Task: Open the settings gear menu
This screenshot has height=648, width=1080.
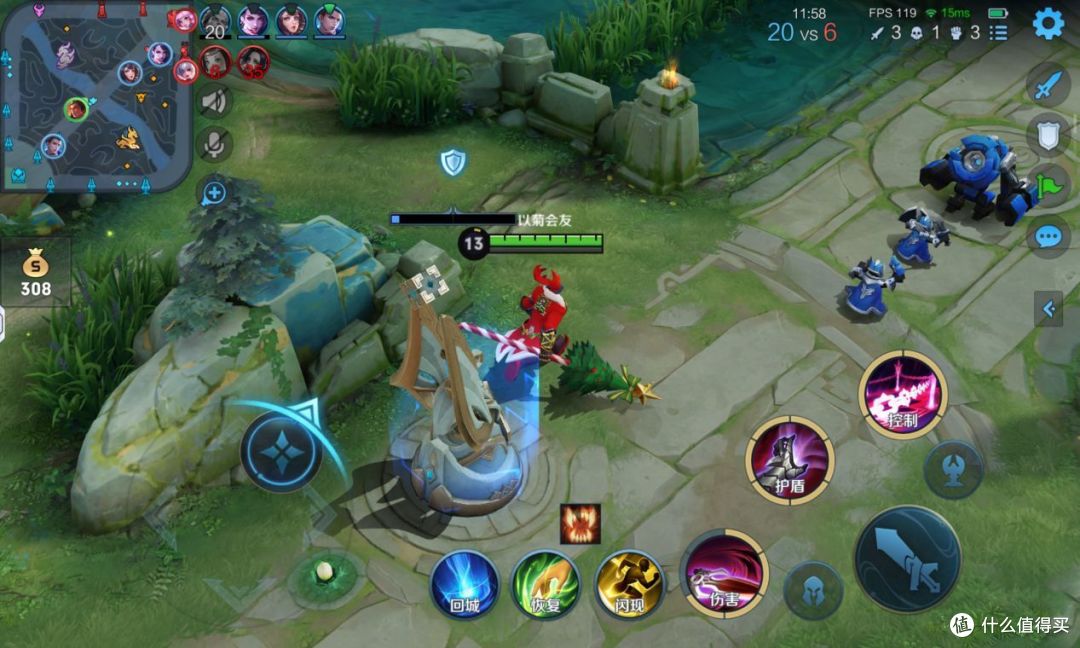Action: tap(1048, 23)
